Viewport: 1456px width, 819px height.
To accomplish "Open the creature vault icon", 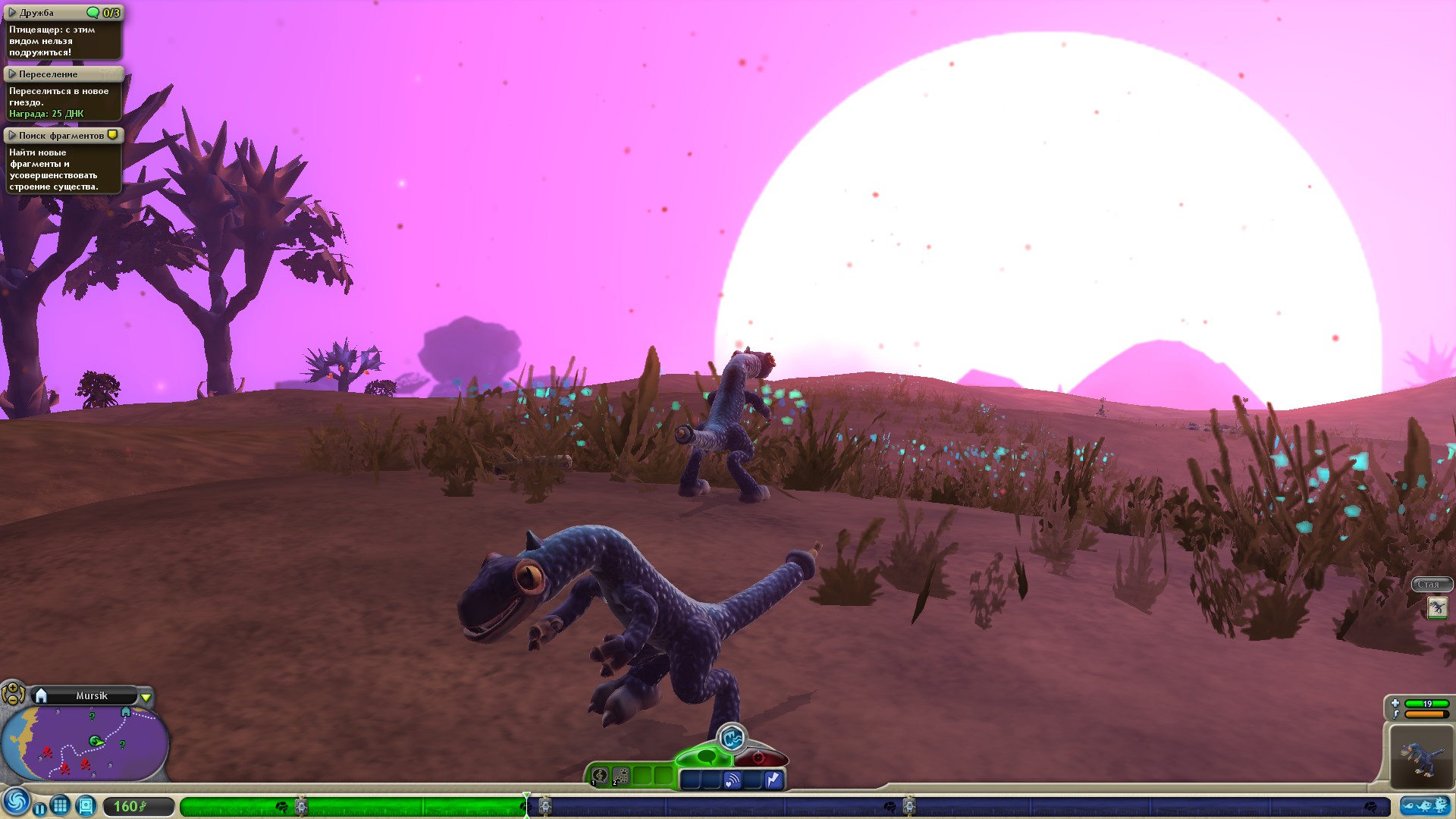I will tap(86, 806).
